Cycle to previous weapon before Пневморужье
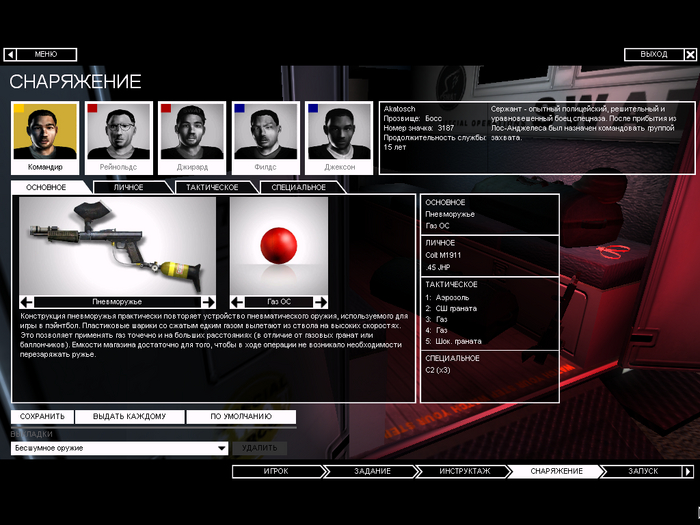Image resolution: width=700 pixels, height=525 pixels. [x=28, y=301]
